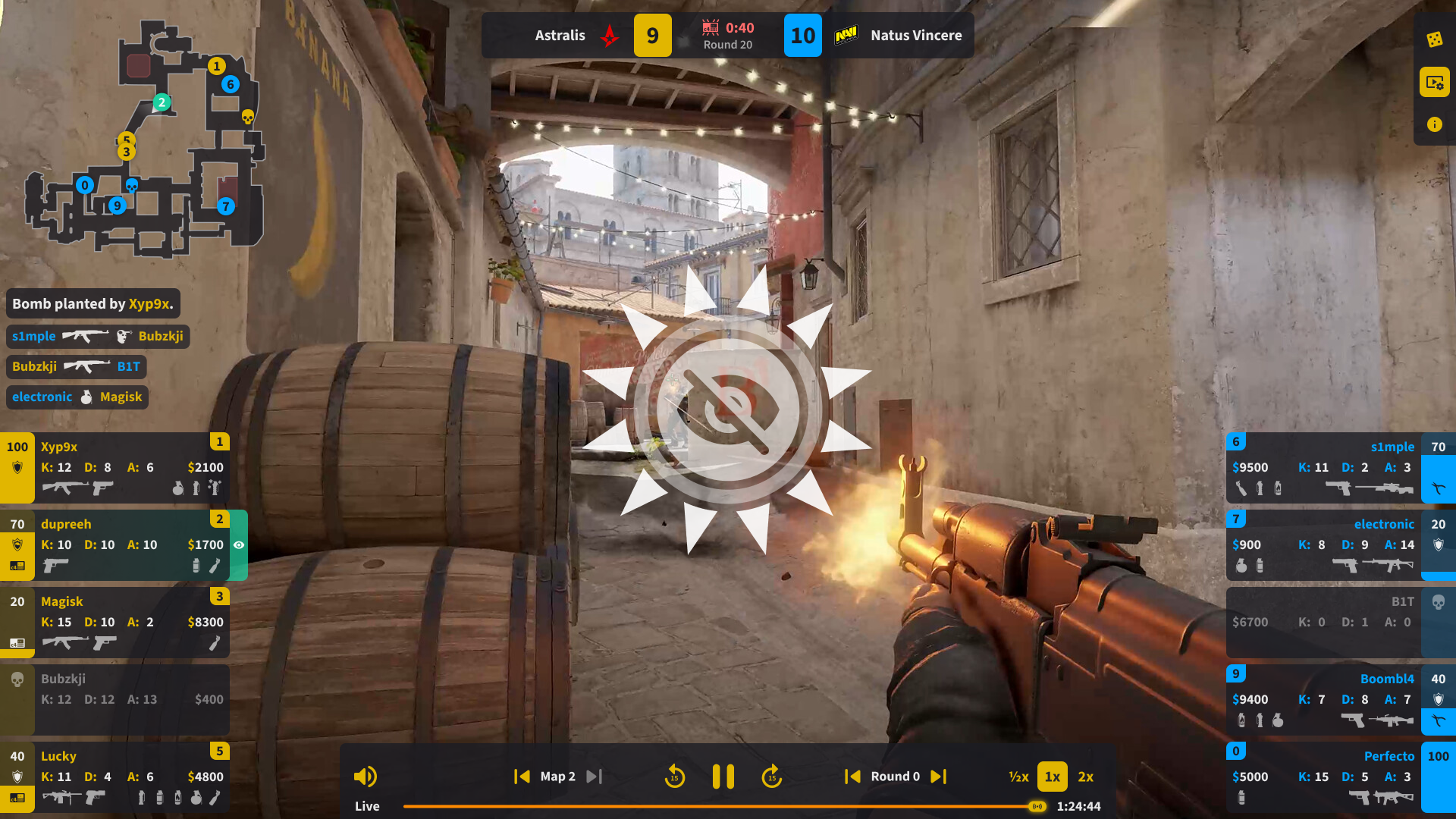1456x819 pixels.
Task: Advance to the next round
Action: click(939, 776)
